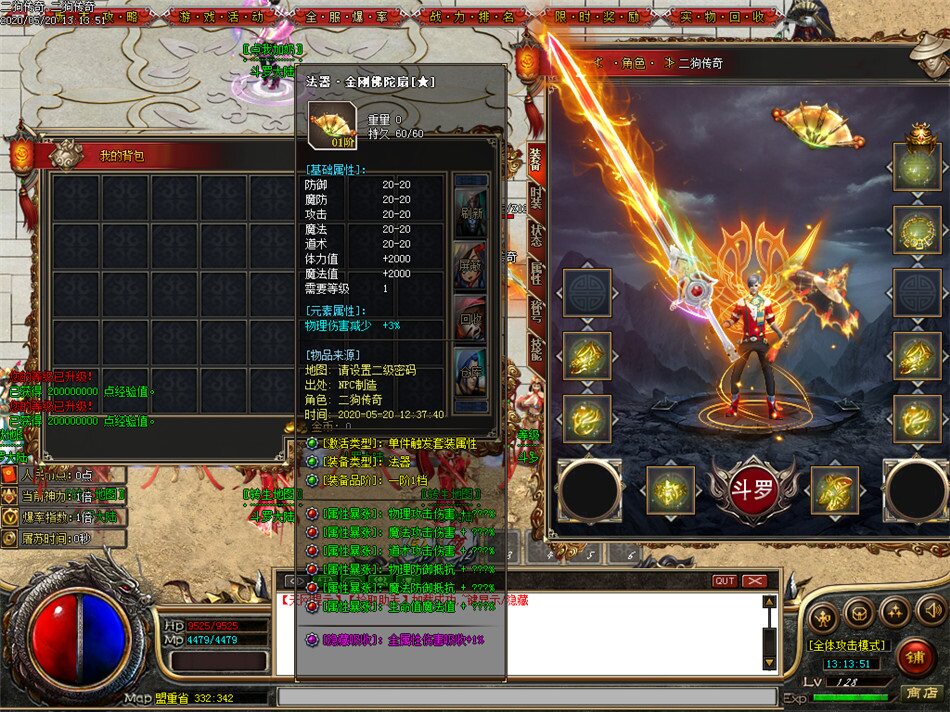The width and height of the screenshot is (950, 712).
Task: Select the golden bracelet equipment slot
Action: [x=917, y=231]
